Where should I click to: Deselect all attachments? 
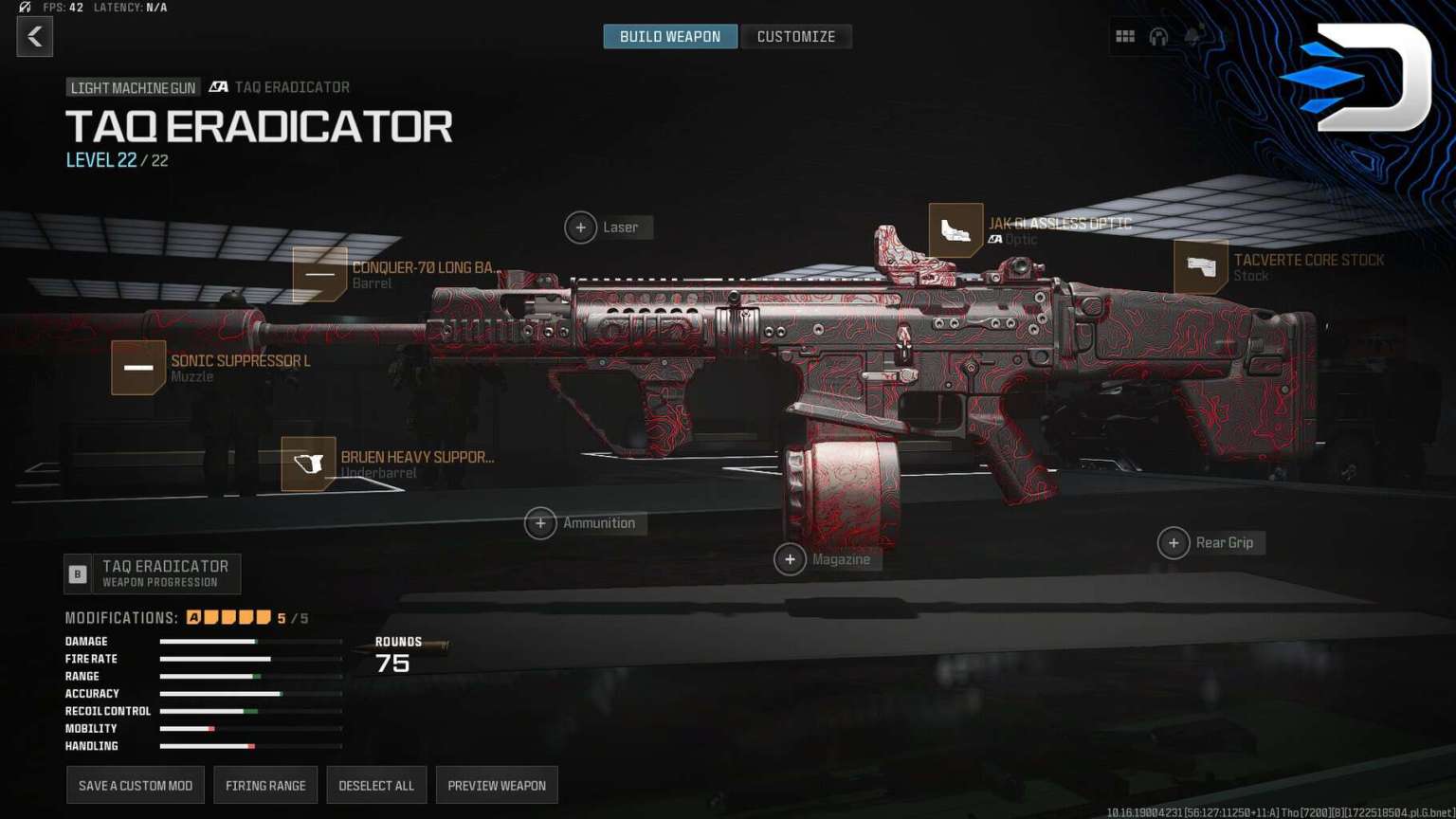pyautogui.click(x=376, y=785)
